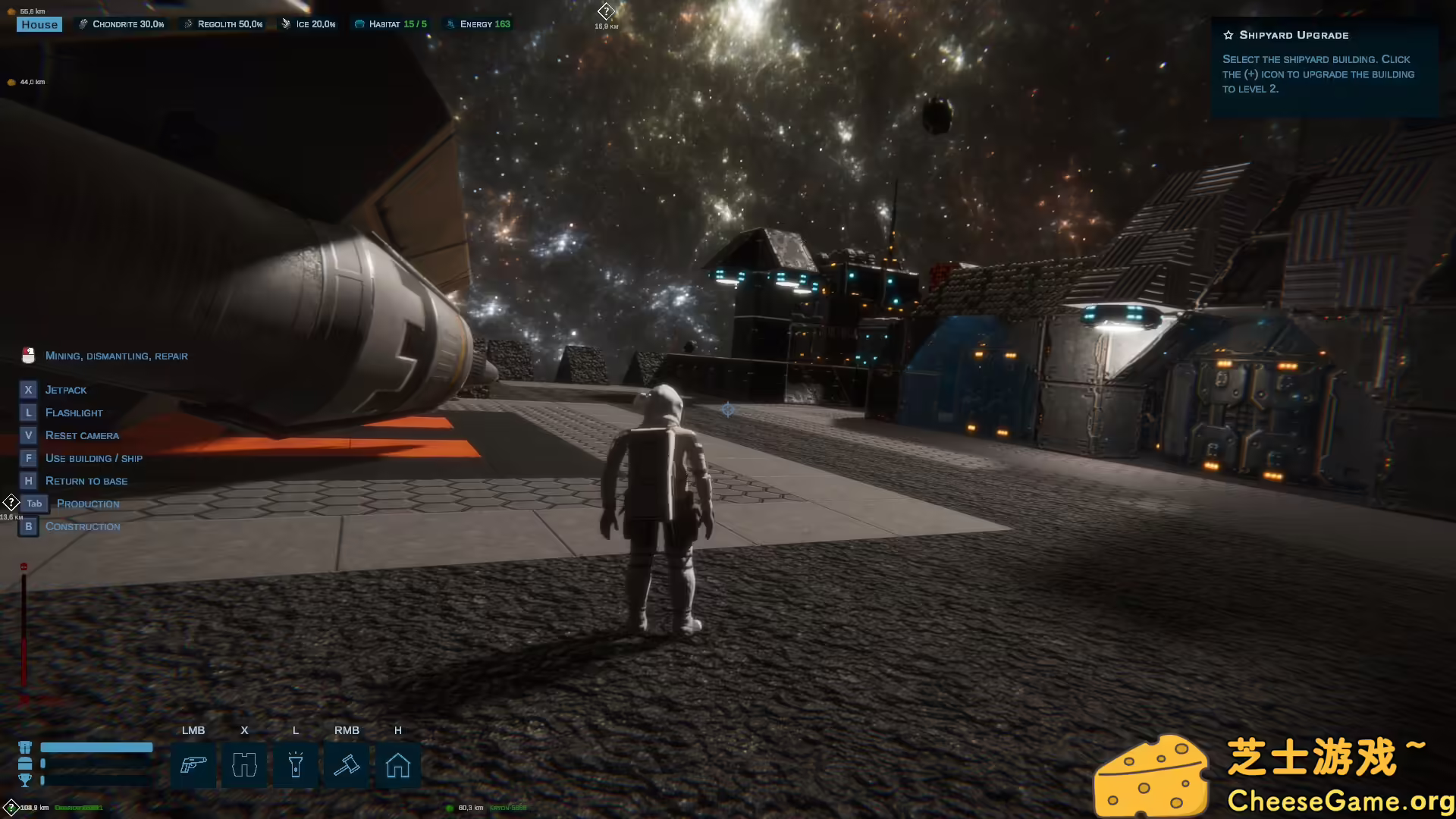Select the repair hammer icon bound to RMB
Image resolution: width=1456 pixels, height=819 pixels.
point(347,766)
